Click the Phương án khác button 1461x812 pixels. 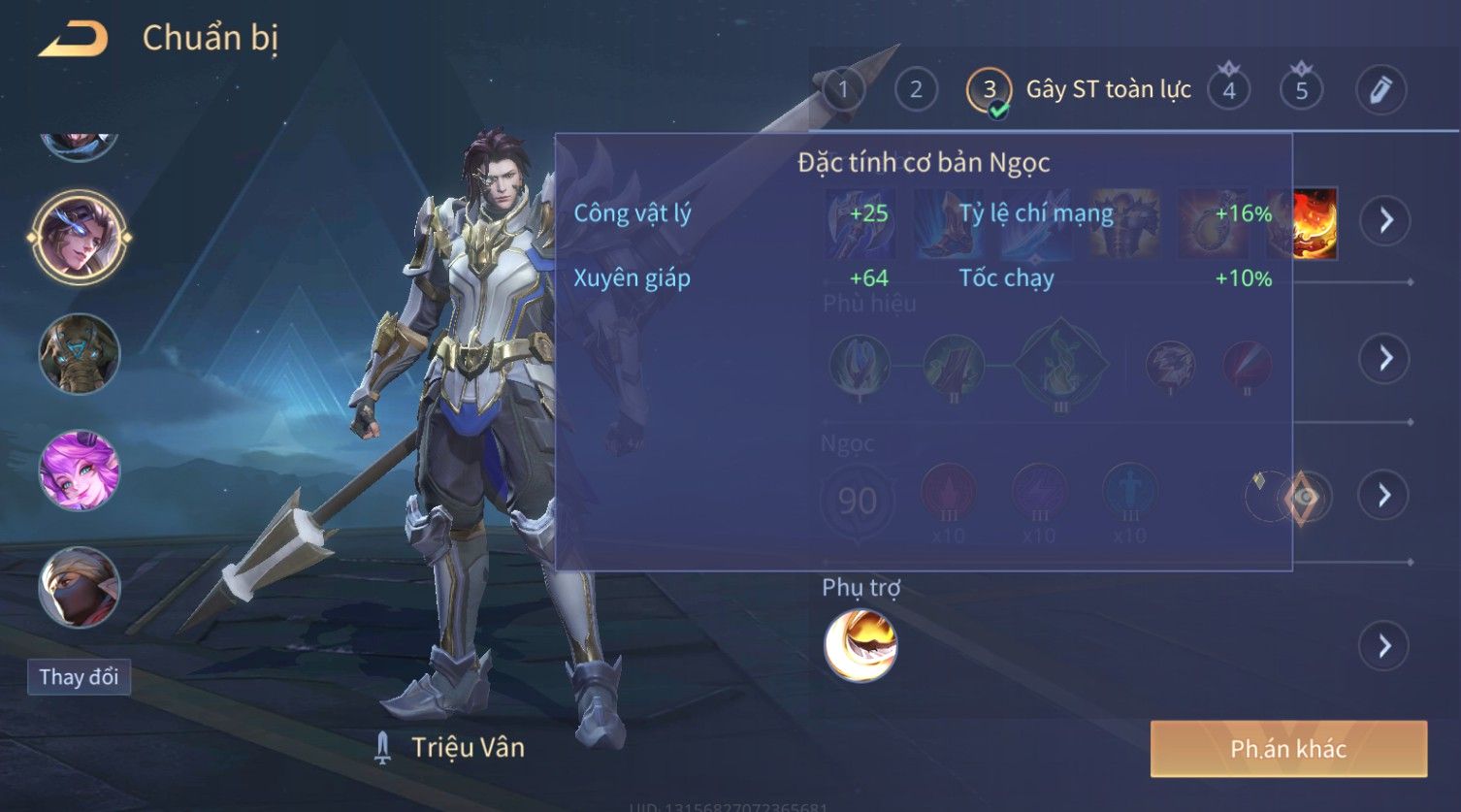click(x=1288, y=749)
